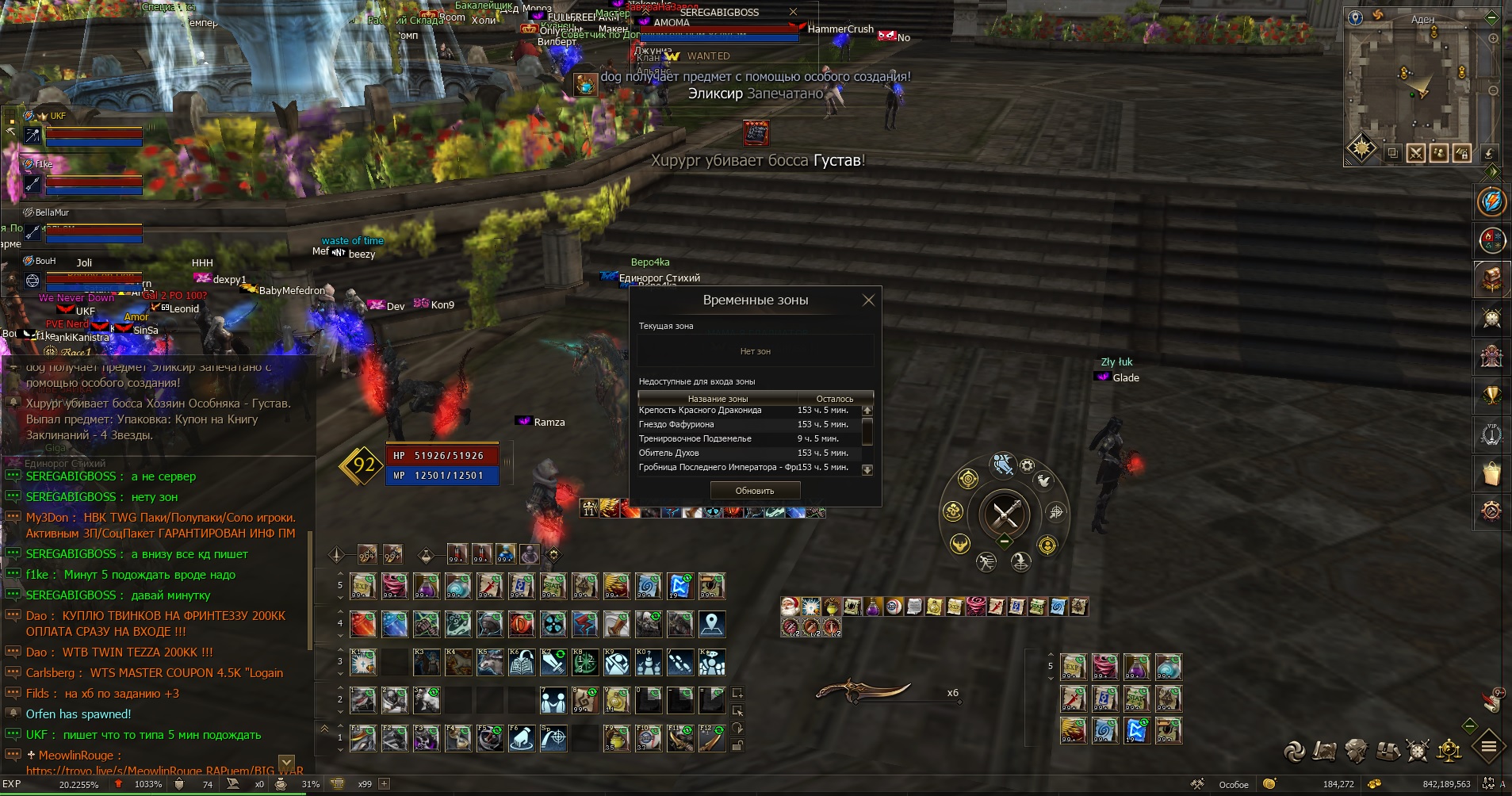This screenshot has width=1512, height=796.
Task: Click the Обновить button
Action: (755, 491)
